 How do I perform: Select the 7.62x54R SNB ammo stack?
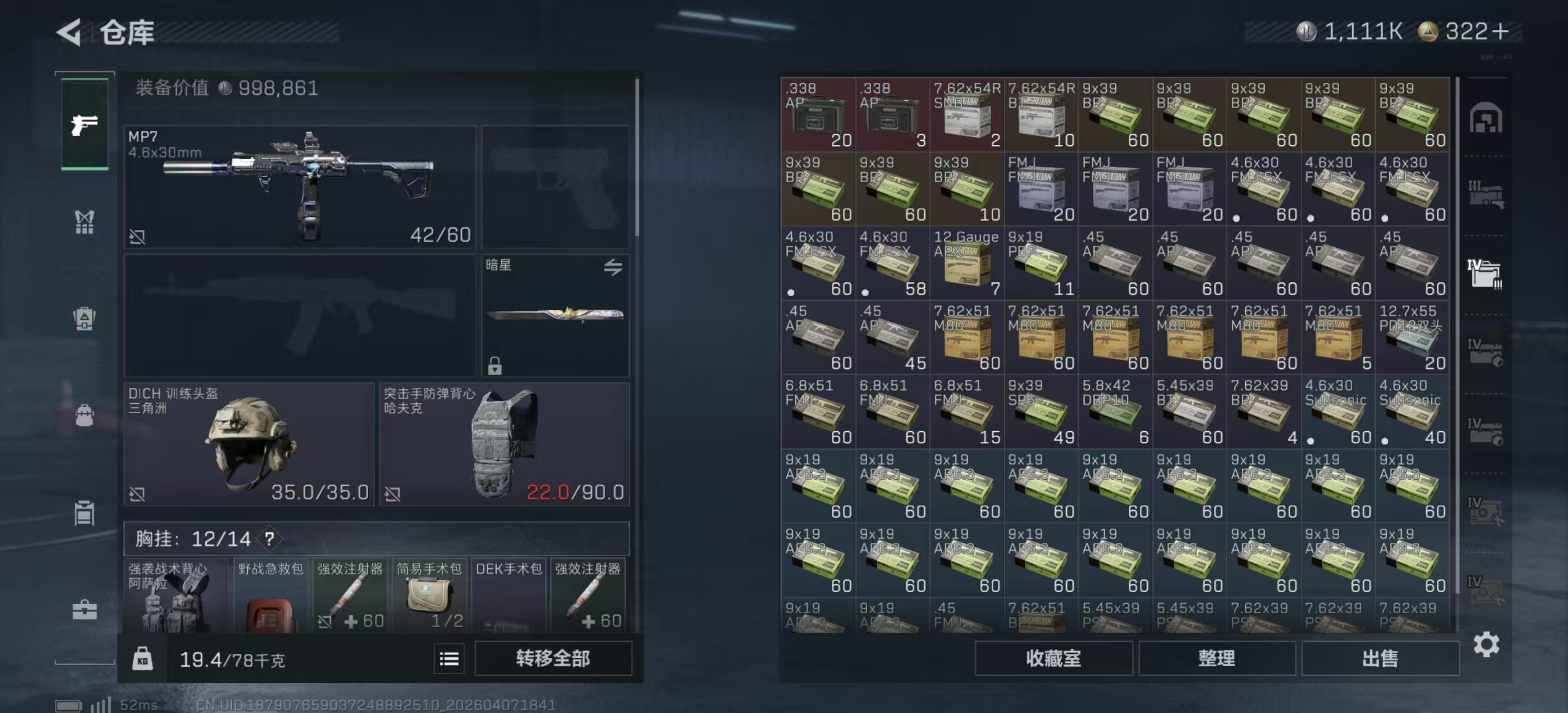(x=966, y=114)
